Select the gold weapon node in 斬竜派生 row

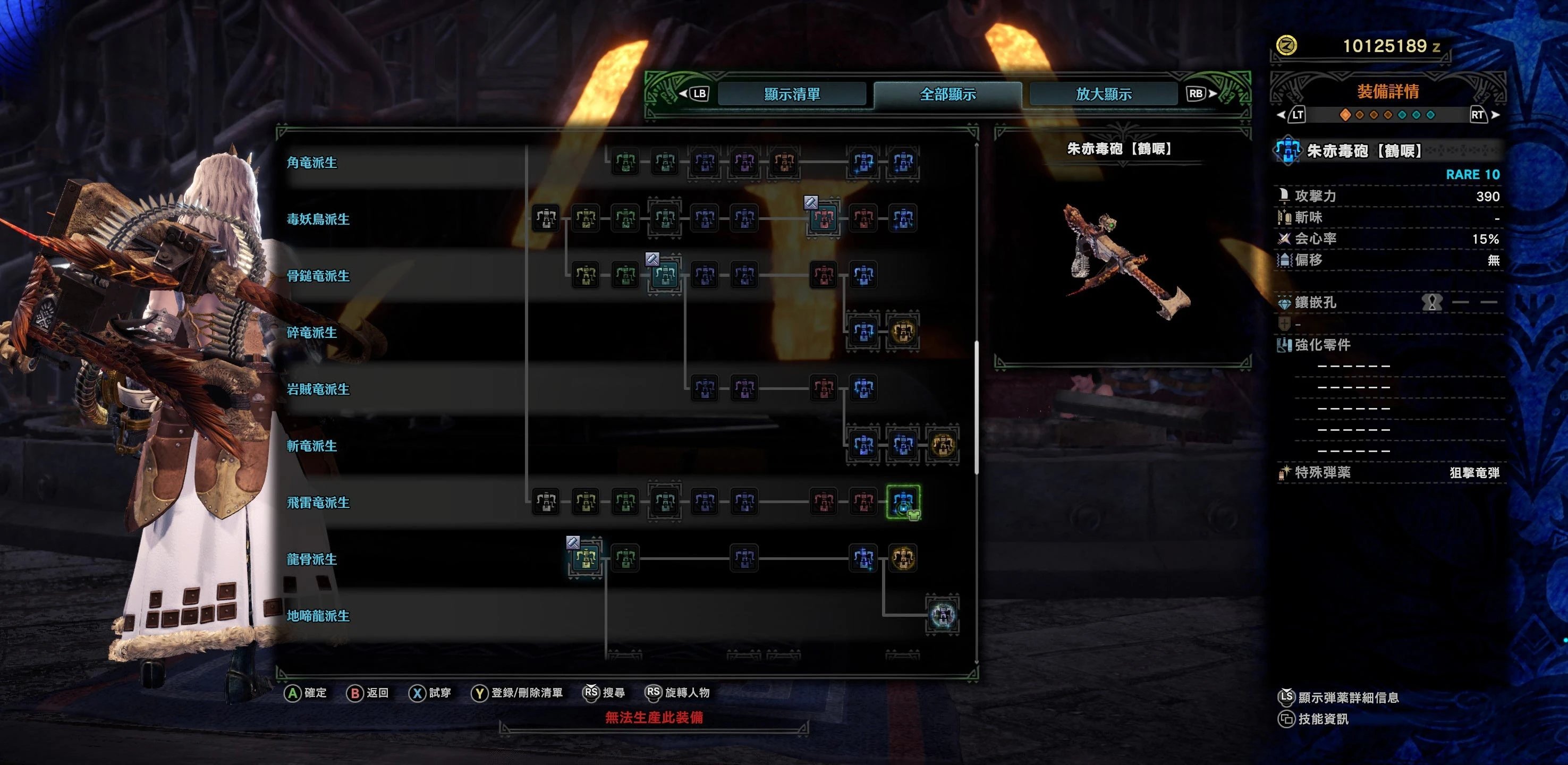942,445
